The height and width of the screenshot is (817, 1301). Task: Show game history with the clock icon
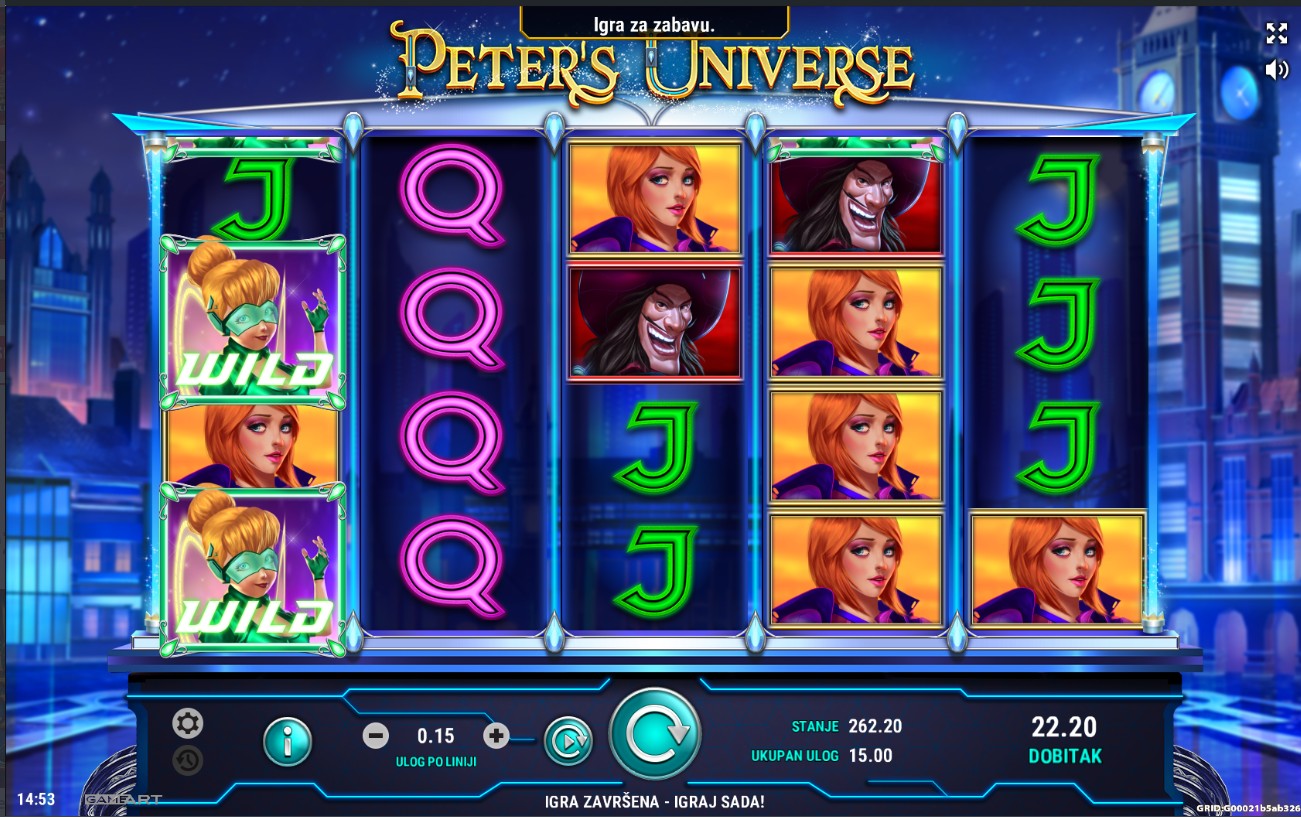pyautogui.click(x=187, y=760)
